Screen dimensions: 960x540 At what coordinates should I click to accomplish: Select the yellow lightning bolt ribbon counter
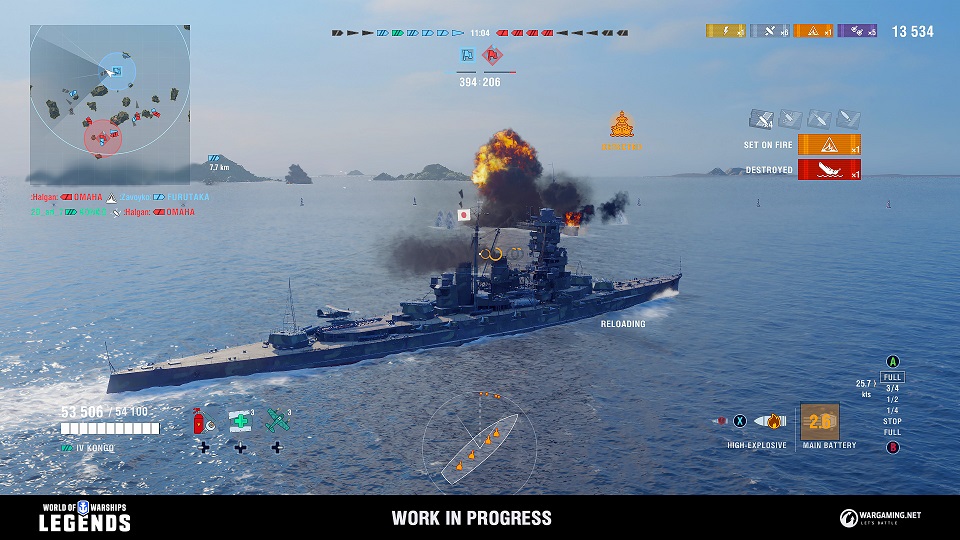coord(725,31)
